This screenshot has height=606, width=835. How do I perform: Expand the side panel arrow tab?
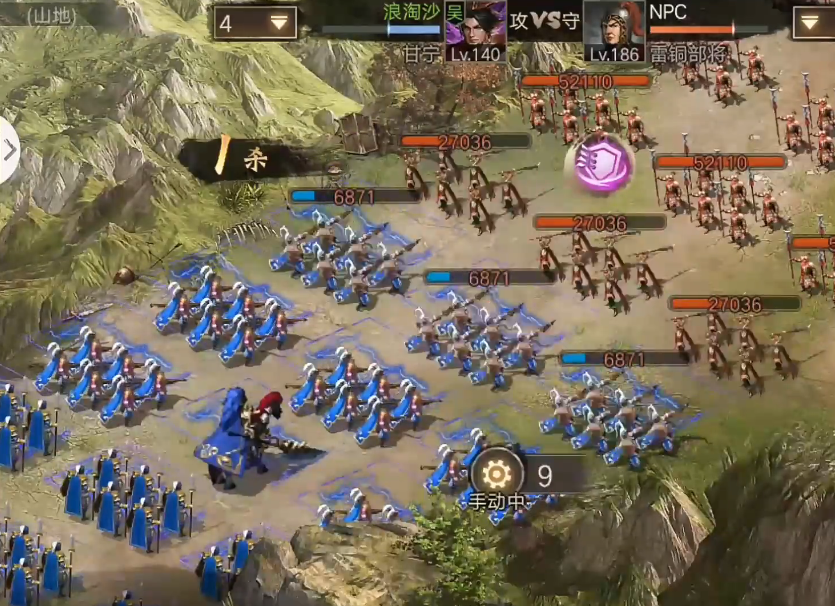9,151
